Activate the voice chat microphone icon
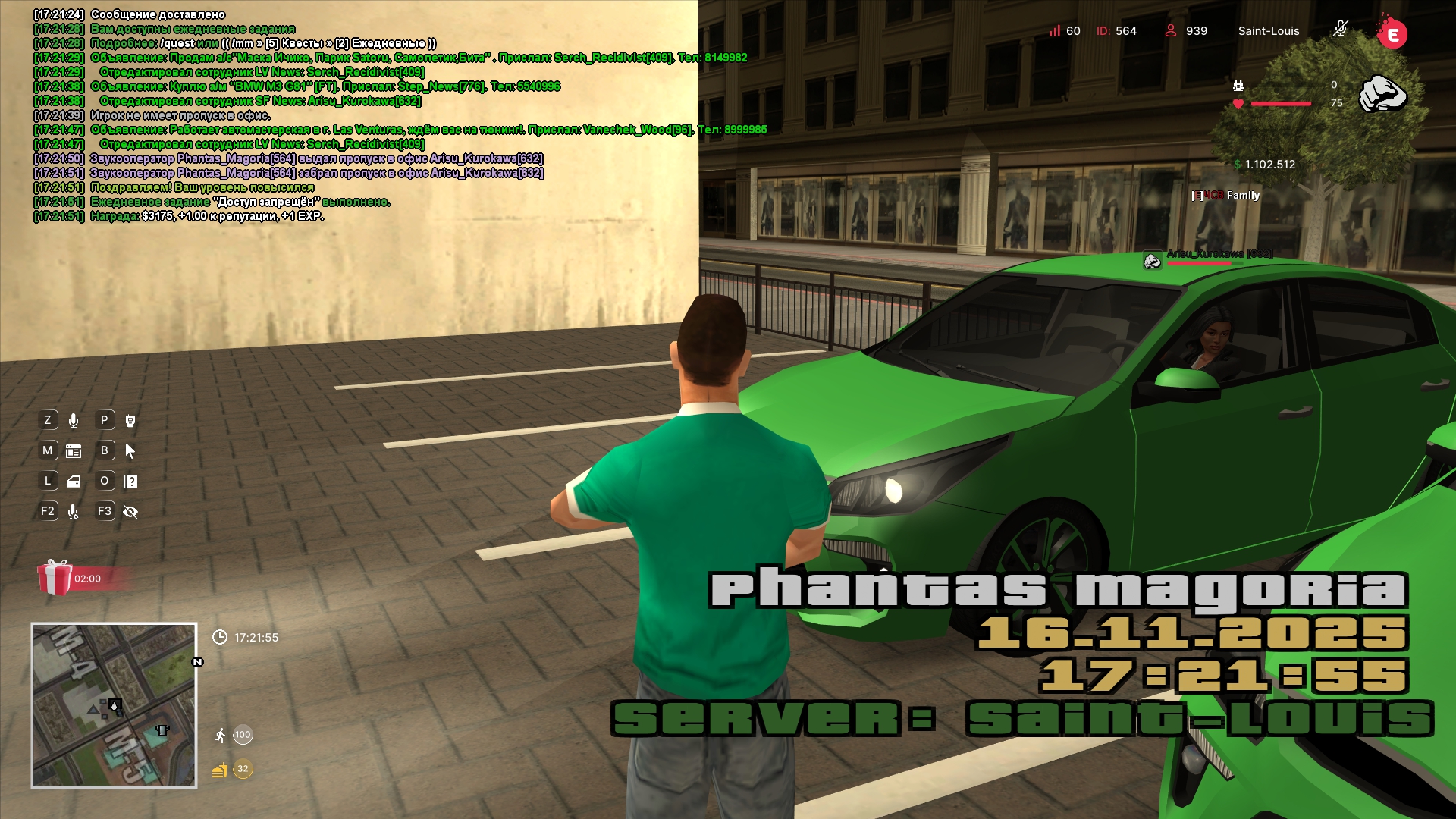Viewport: 1456px width, 819px height. [74, 421]
